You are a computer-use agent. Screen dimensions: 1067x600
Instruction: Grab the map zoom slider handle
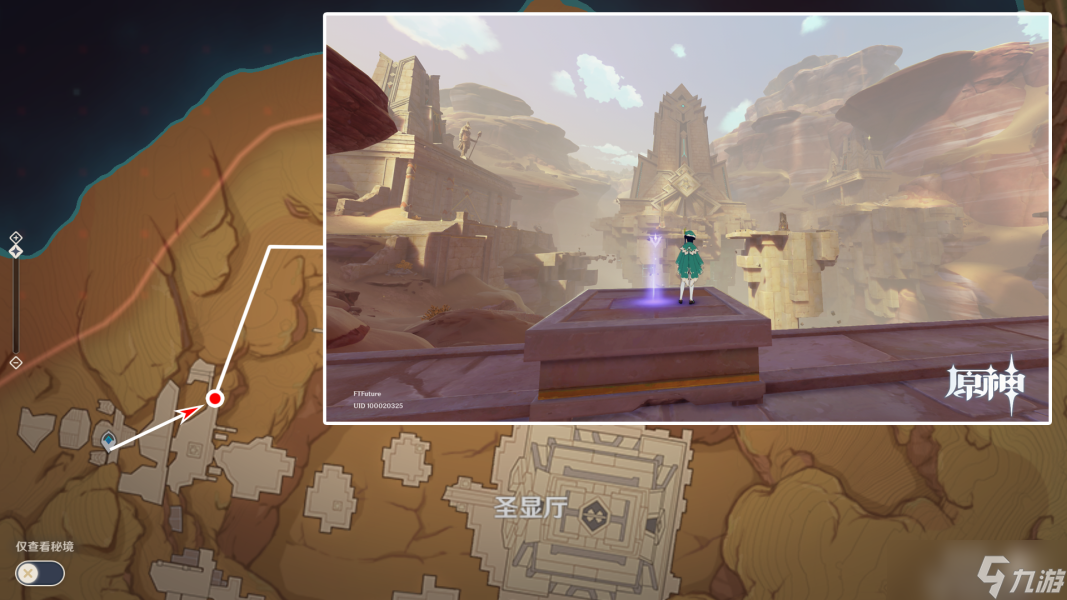pos(16,251)
